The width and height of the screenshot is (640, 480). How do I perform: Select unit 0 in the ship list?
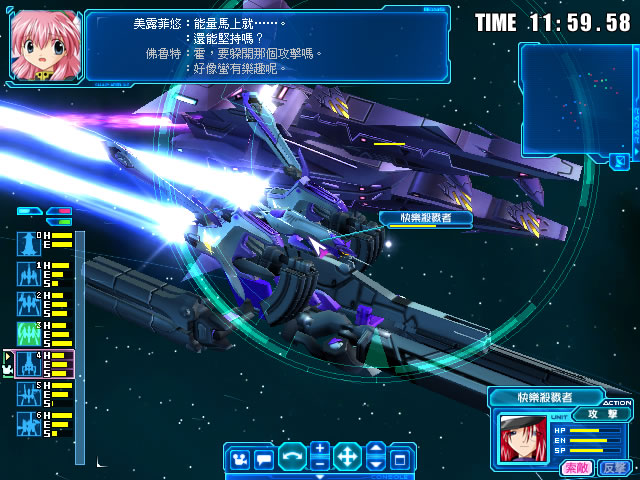pyautogui.click(x=28, y=242)
